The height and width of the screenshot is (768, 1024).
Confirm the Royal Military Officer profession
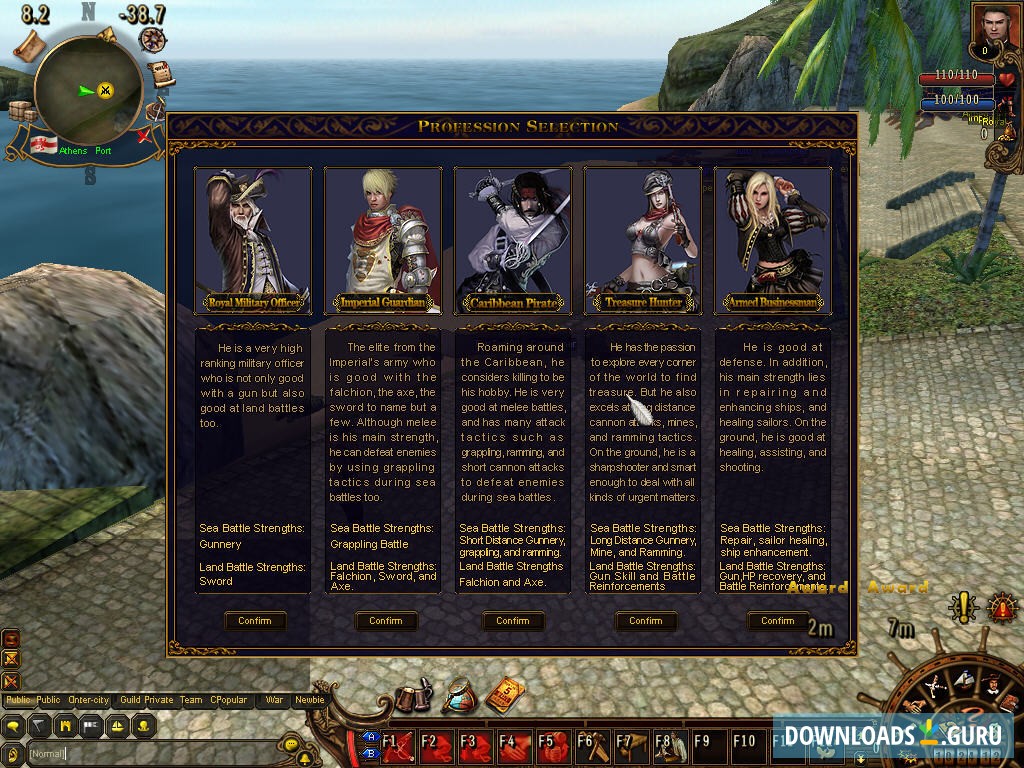coord(255,621)
